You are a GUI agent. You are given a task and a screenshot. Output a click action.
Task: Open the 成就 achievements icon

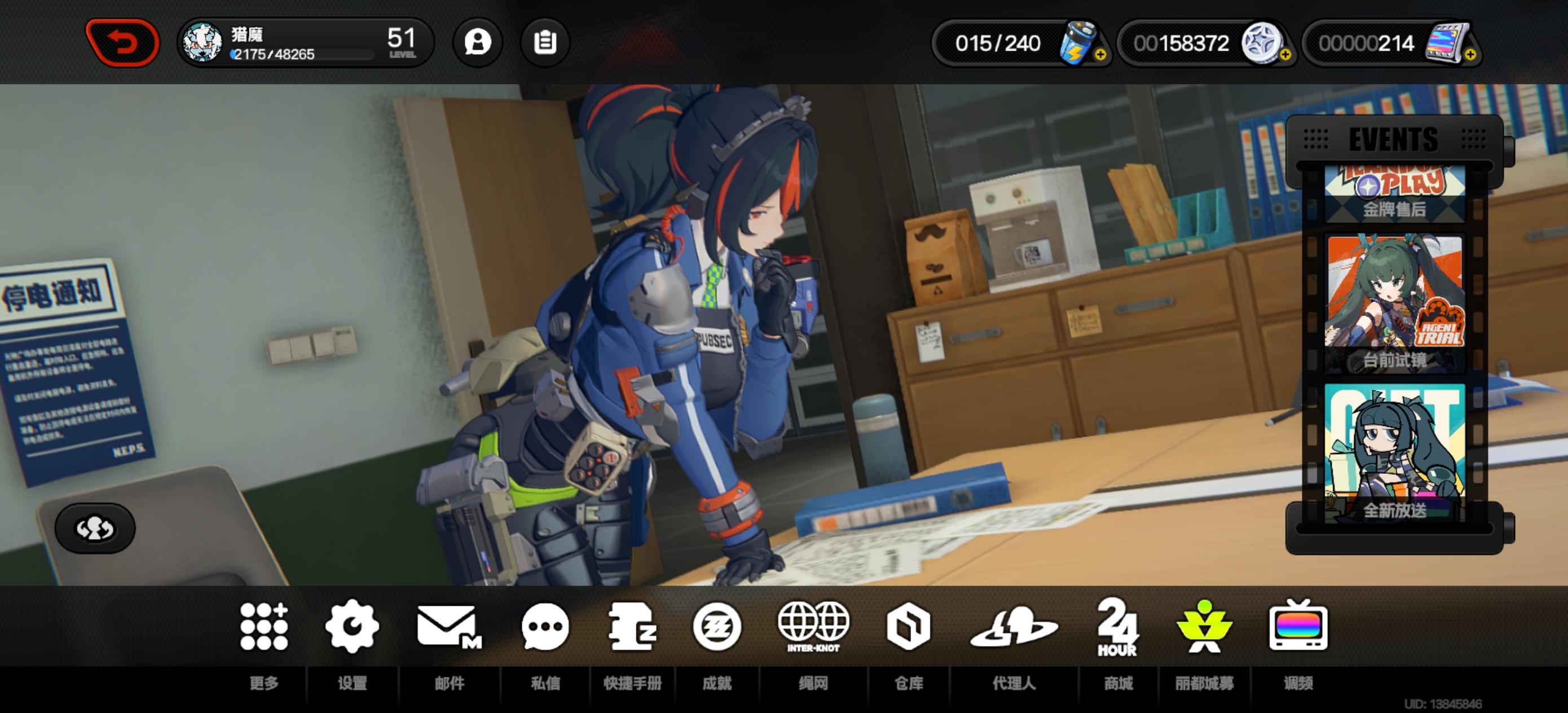pyautogui.click(x=717, y=627)
